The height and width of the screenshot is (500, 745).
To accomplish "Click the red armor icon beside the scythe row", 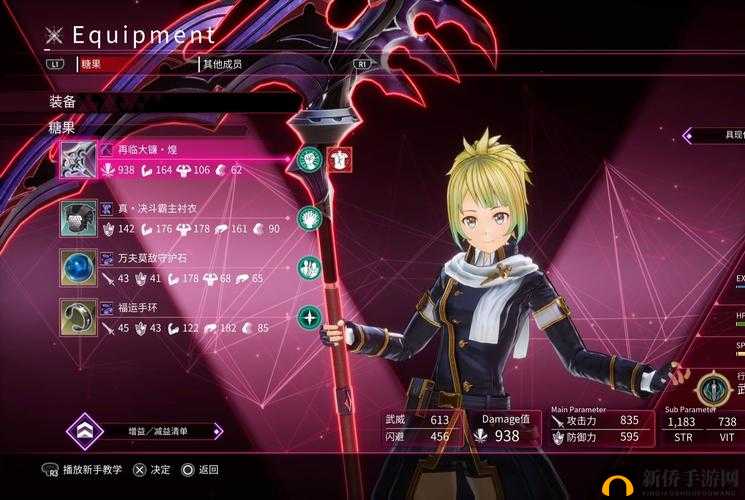I will [x=339, y=158].
